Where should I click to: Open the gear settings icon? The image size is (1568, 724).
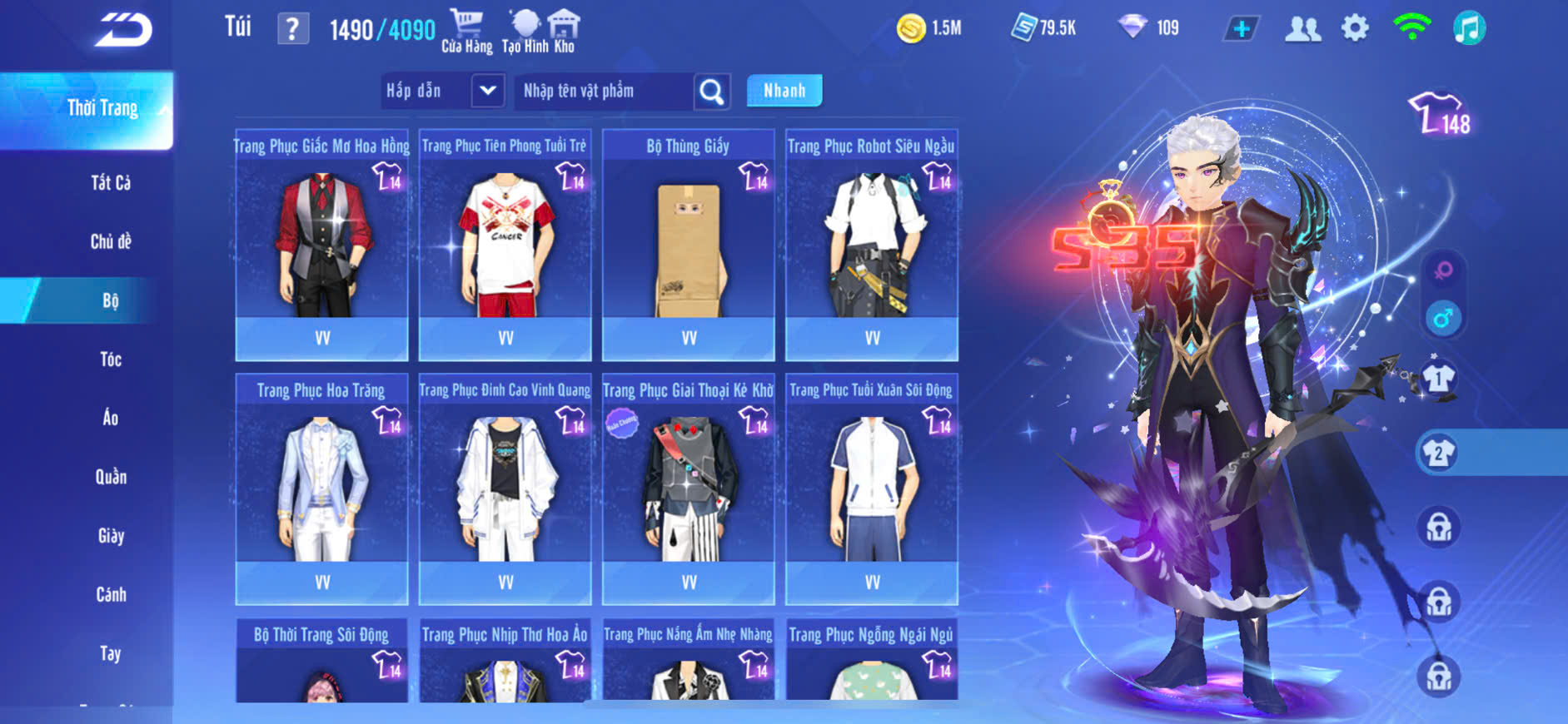pos(1355,28)
